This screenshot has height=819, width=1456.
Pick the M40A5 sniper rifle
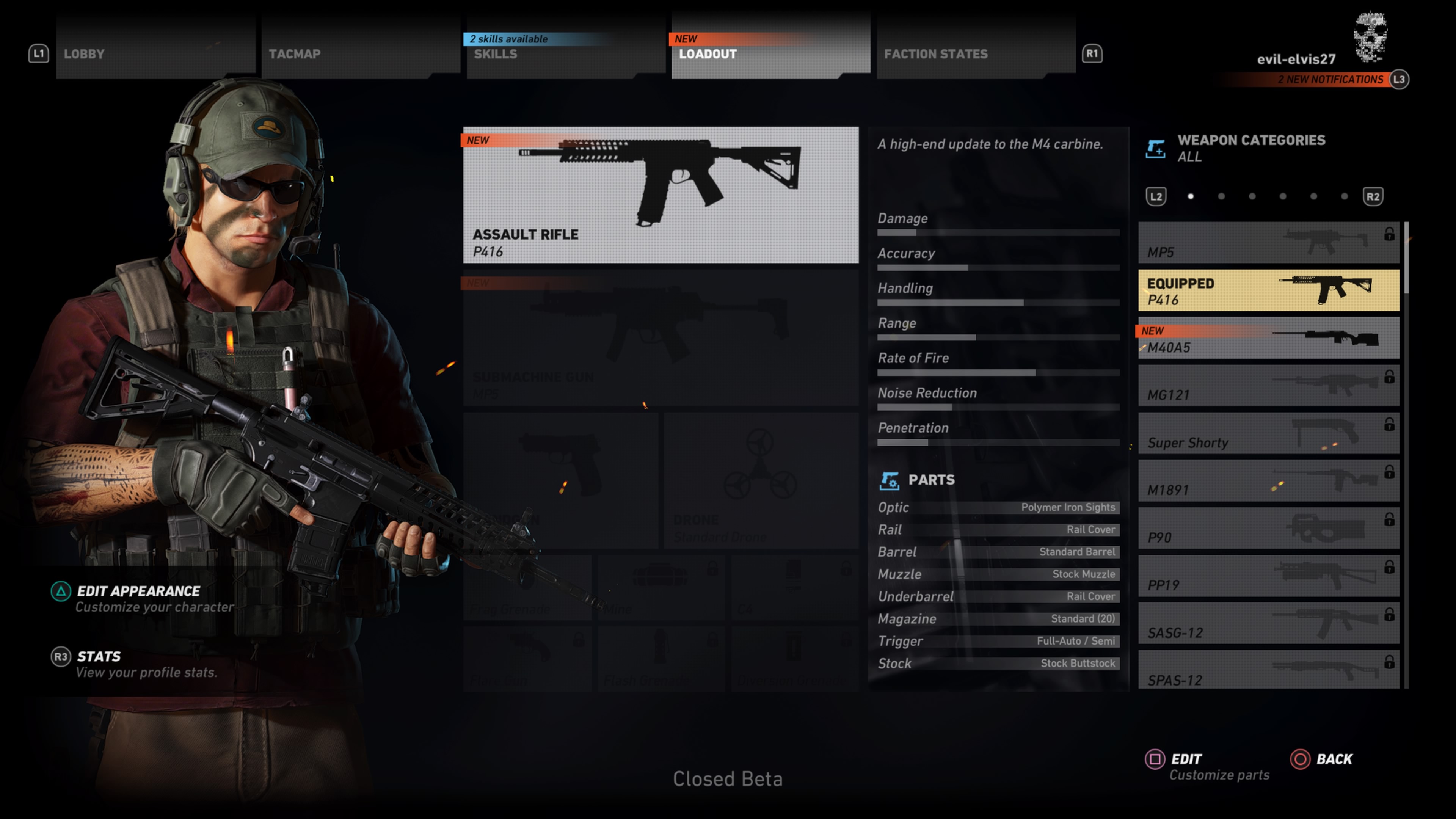click(x=1268, y=339)
